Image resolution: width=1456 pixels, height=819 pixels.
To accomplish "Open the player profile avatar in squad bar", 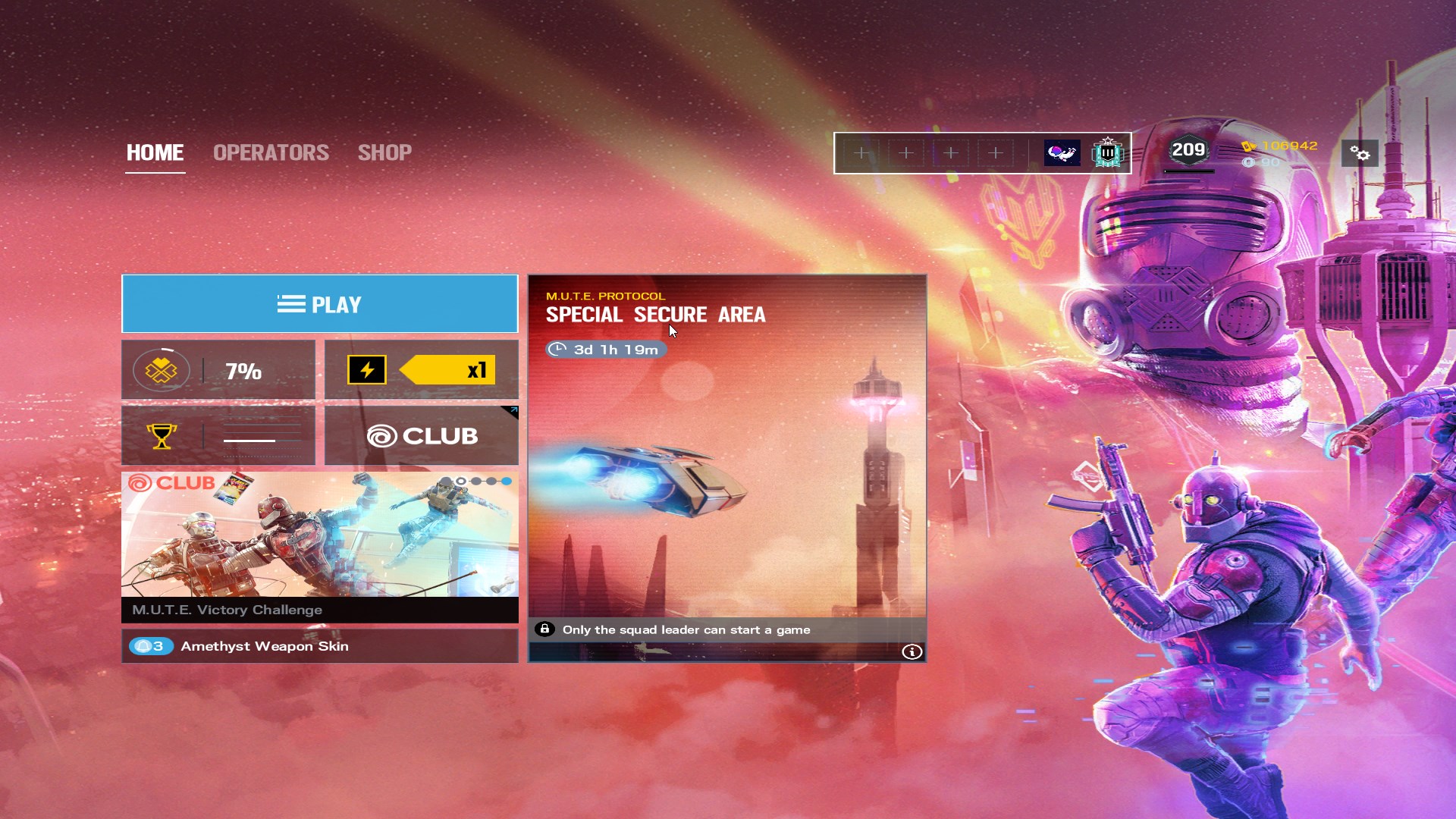I will coord(1062,153).
